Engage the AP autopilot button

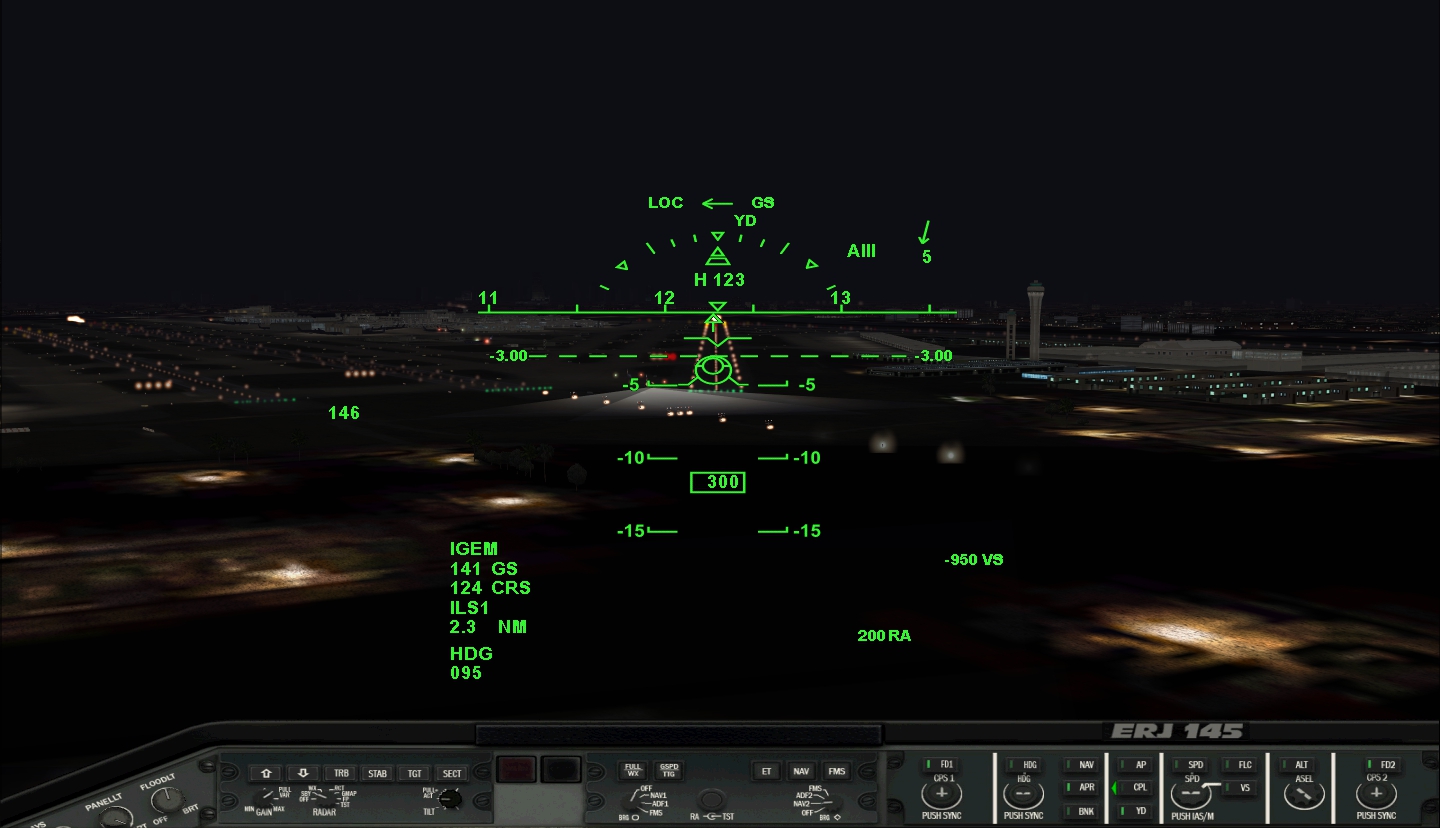[x=1138, y=765]
